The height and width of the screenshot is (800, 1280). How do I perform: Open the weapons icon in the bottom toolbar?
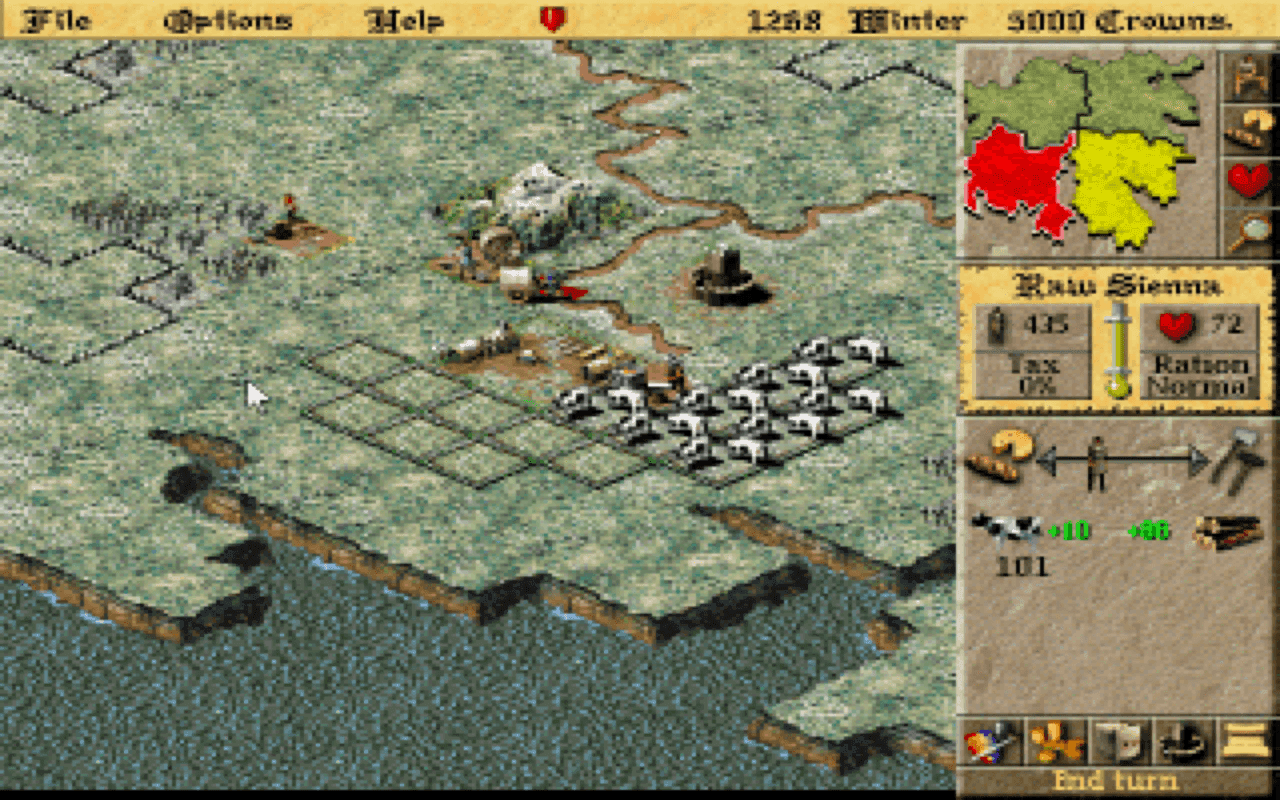pos(990,742)
